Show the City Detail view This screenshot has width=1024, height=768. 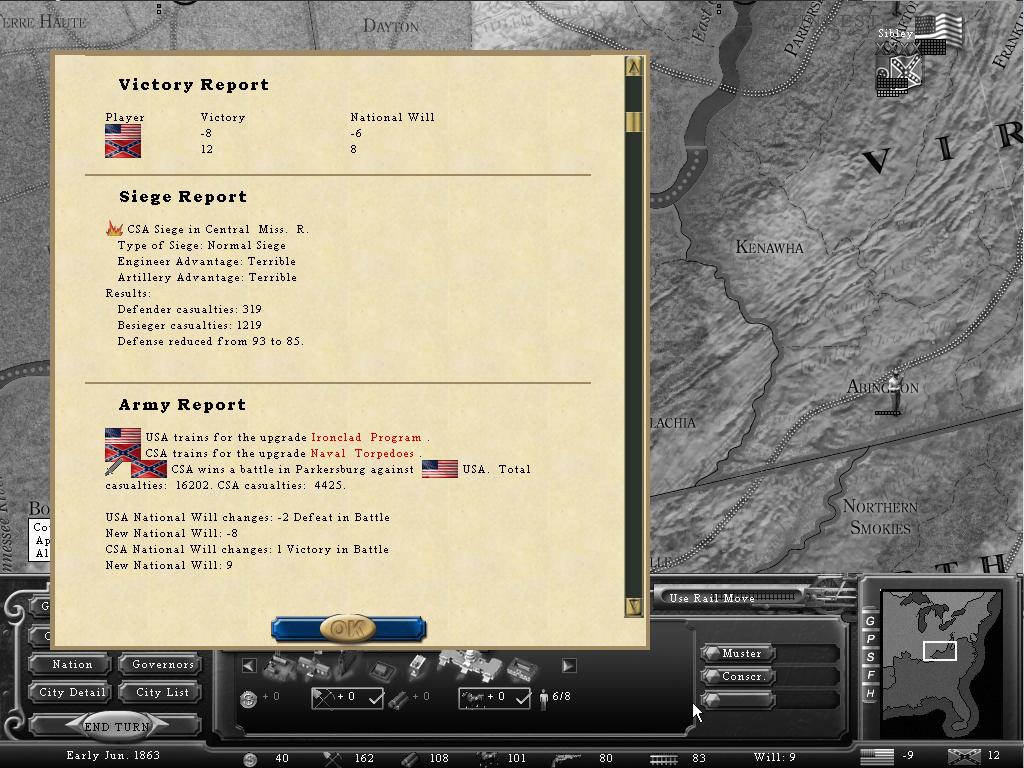72,692
